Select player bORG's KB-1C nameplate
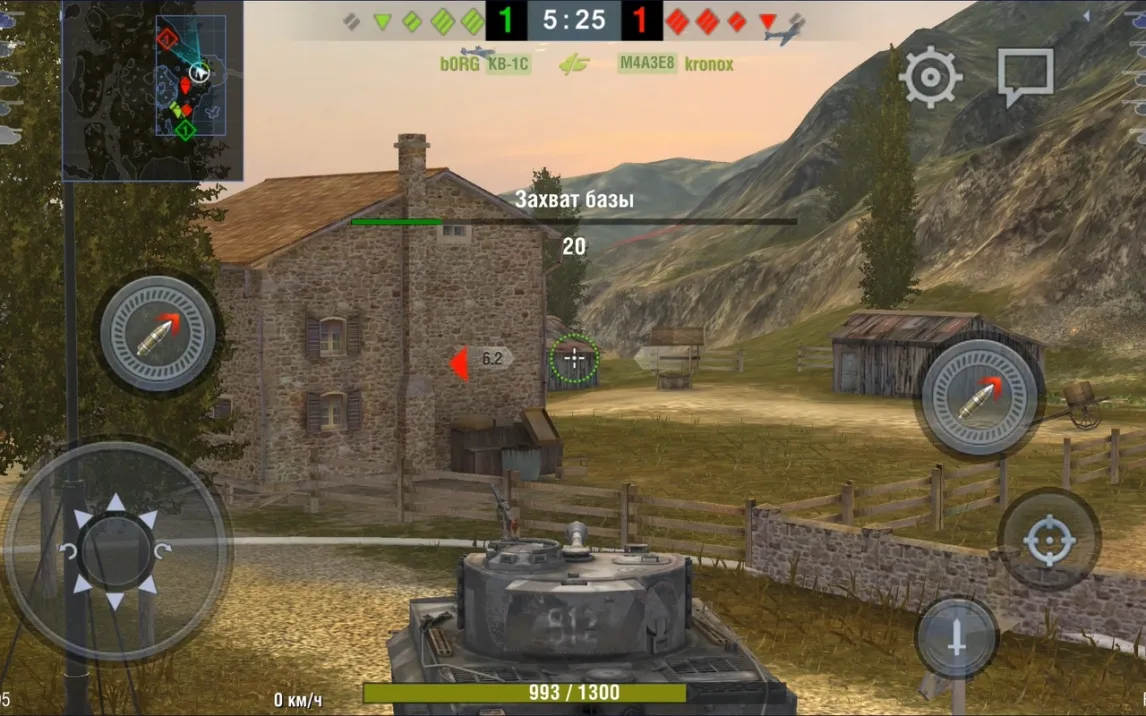Screen dimensions: 1146x716 [x=486, y=64]
